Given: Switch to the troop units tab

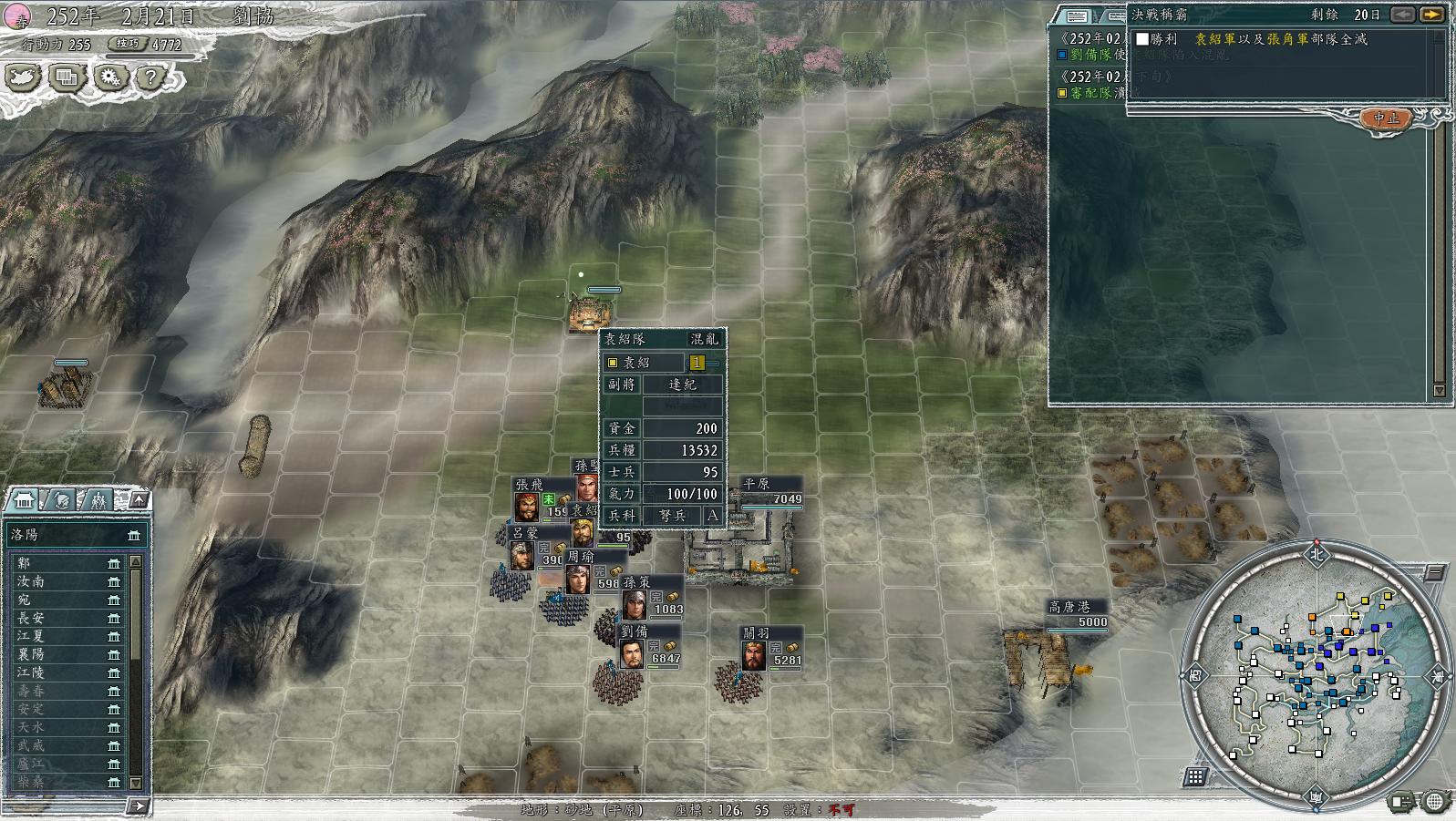Looking at the screenshot, I should point(98,500).
